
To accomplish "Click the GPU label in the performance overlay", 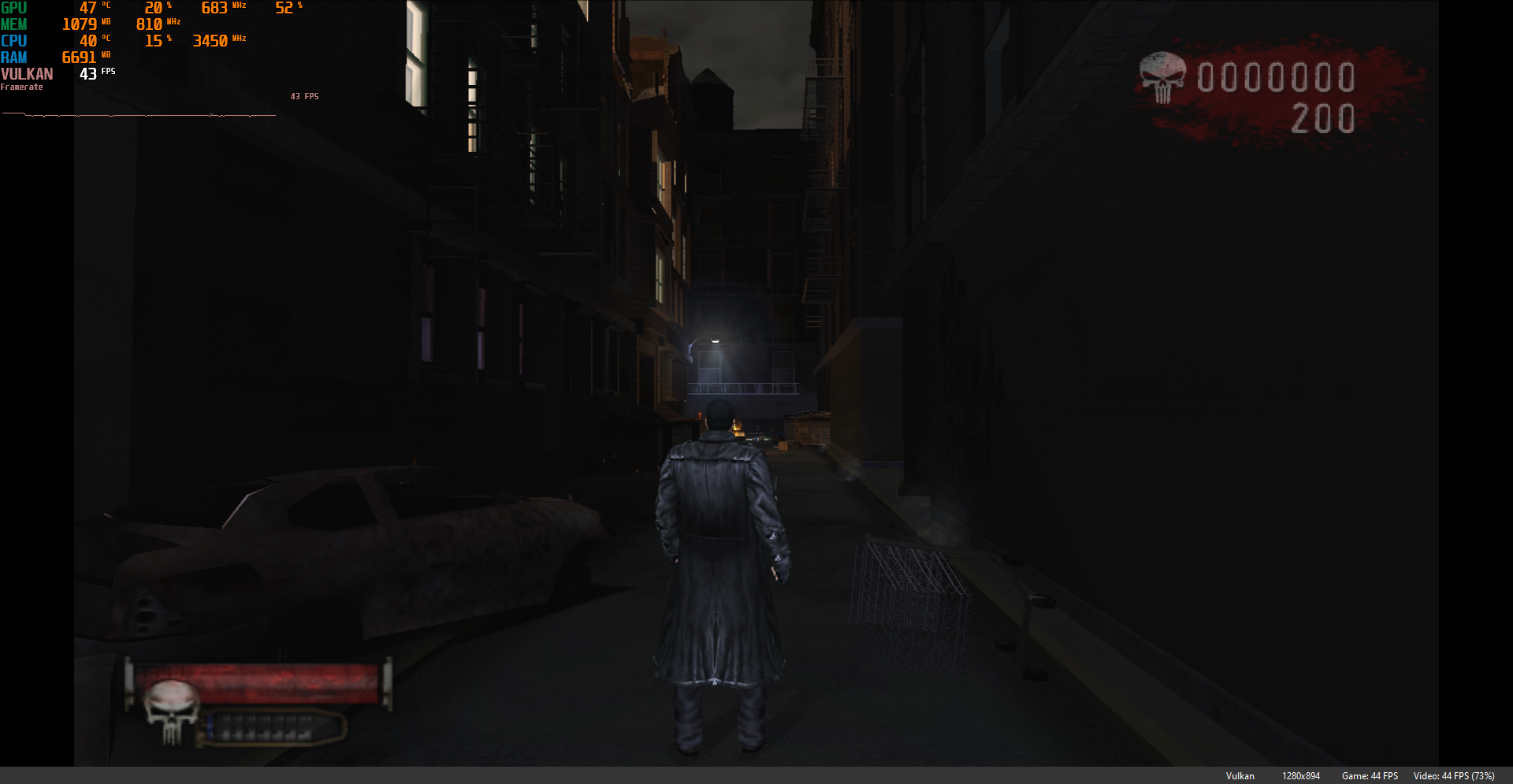I will click(16, 8).
